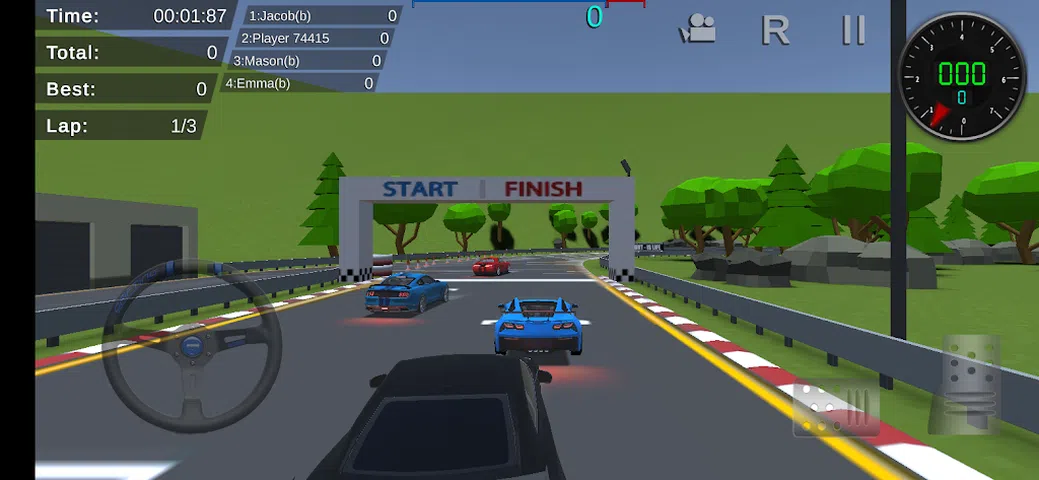Tap the R reset button
1039x480 pixels.
click(775, 30)
